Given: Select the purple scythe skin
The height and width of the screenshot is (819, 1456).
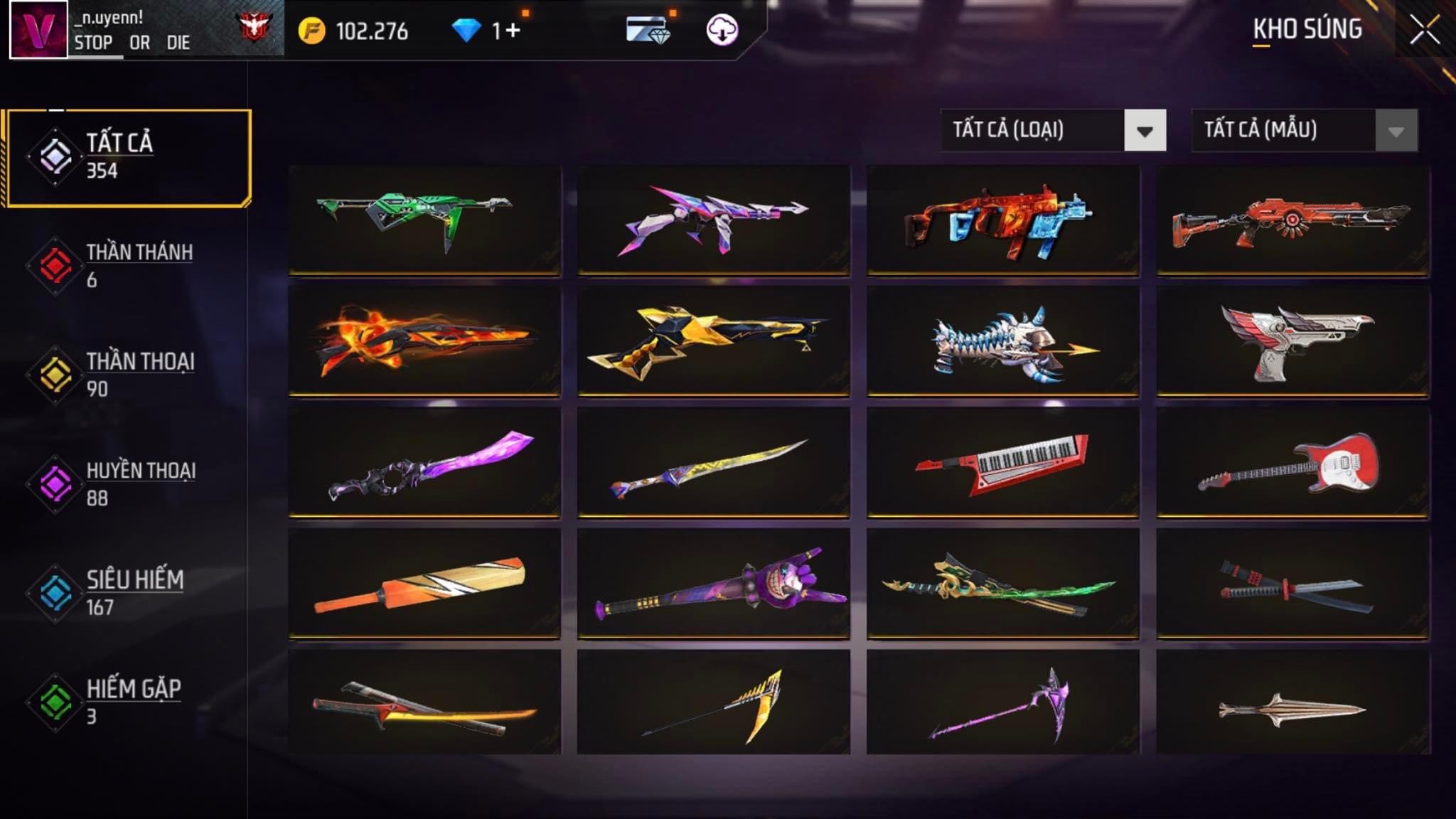Looking at the screenshot, I should coord(1002,703).
